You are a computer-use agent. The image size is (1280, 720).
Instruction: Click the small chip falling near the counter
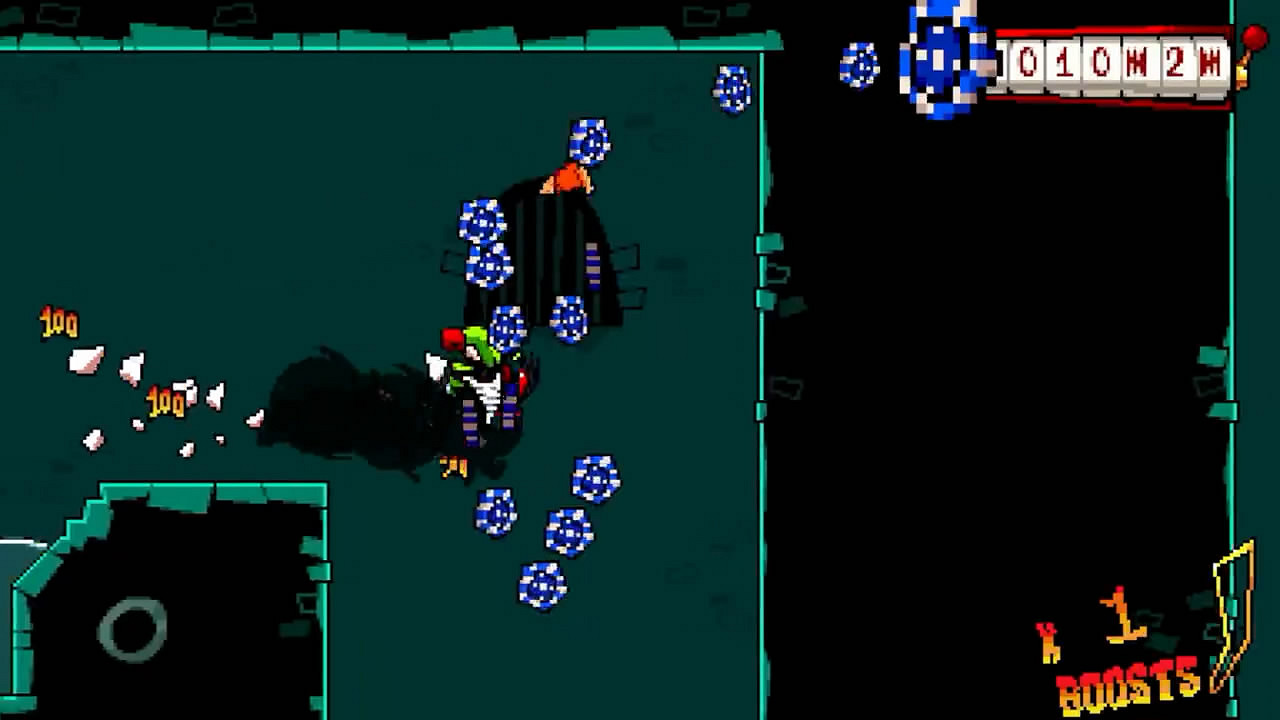(858, 65)
